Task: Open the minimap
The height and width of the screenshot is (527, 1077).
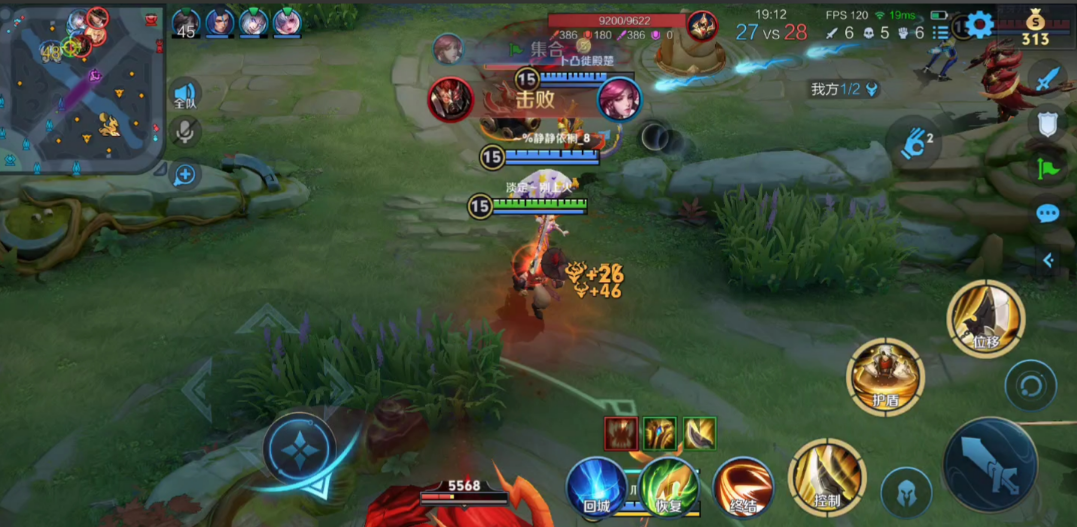Action: 80,88
